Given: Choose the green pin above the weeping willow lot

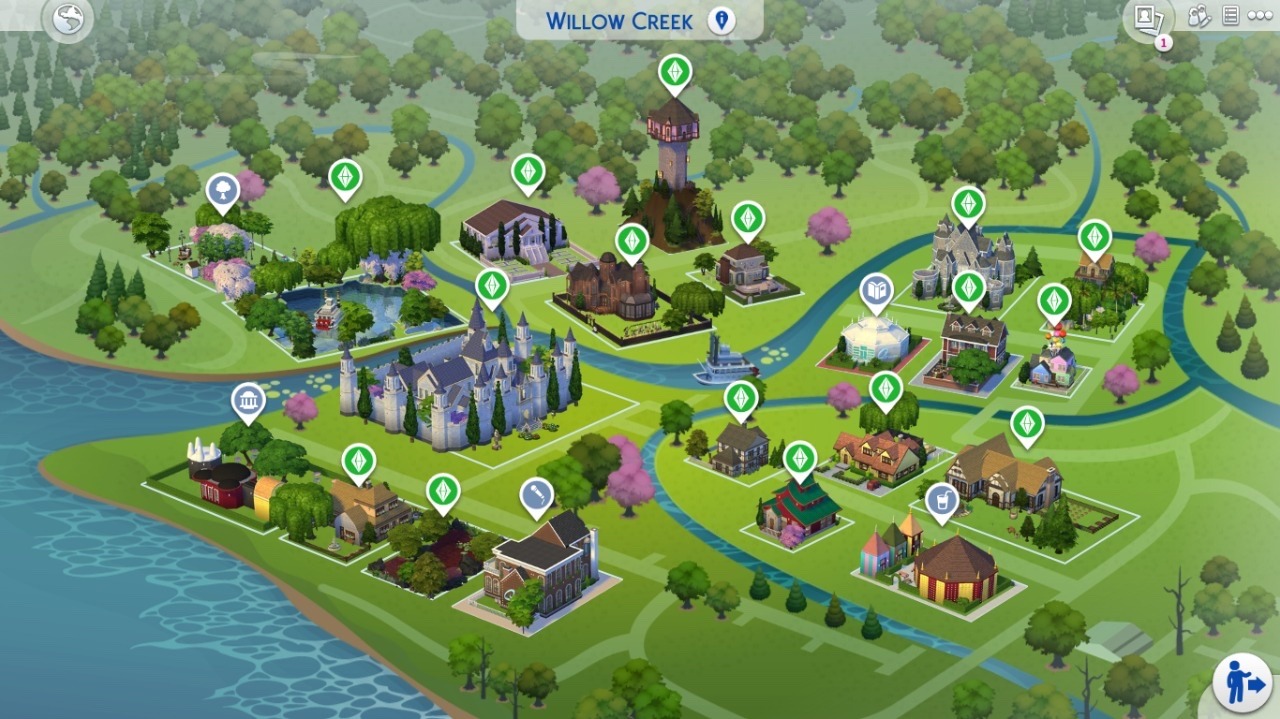Looking at the screenshot, I should click(345, 177).
